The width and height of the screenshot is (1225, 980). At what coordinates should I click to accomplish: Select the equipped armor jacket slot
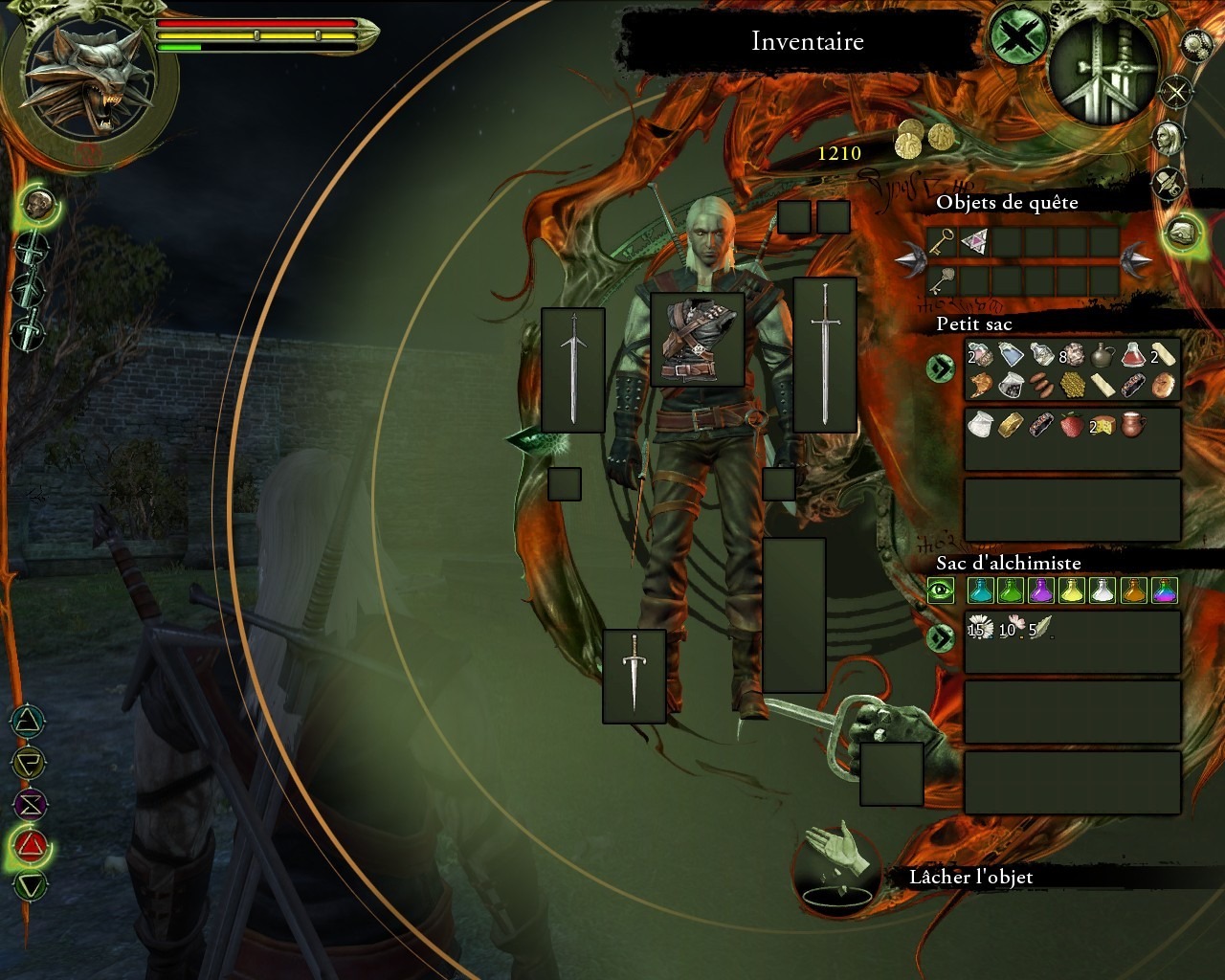coord(697,340)
